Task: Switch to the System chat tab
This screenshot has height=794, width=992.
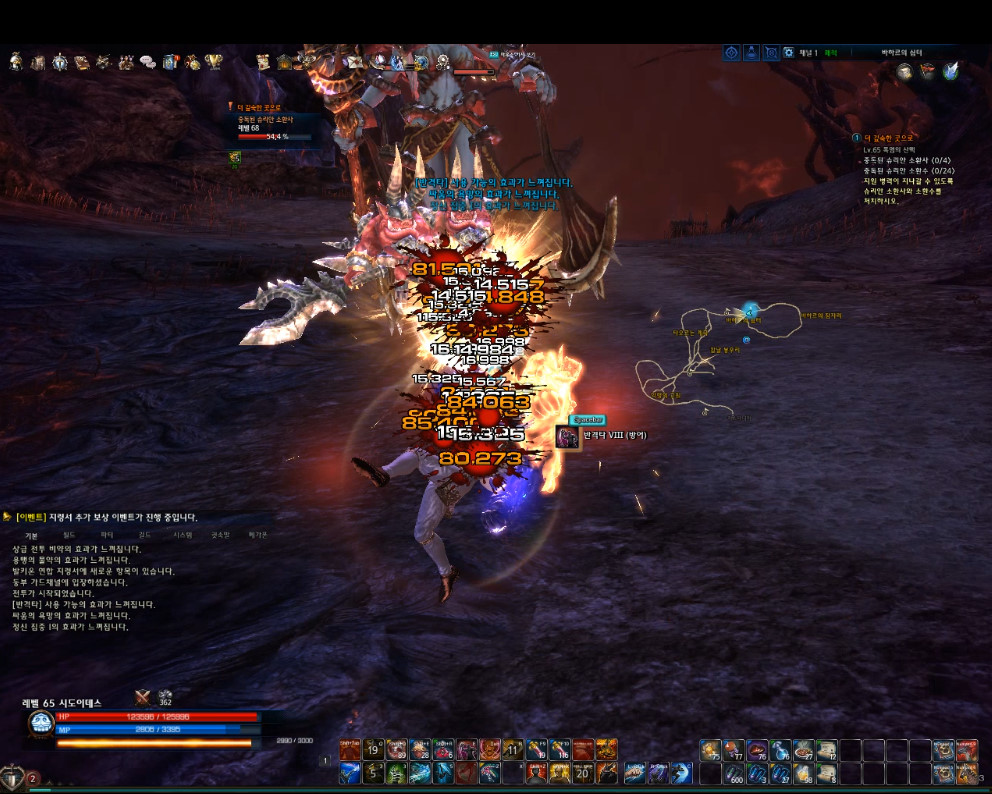Action: (182, 535)
